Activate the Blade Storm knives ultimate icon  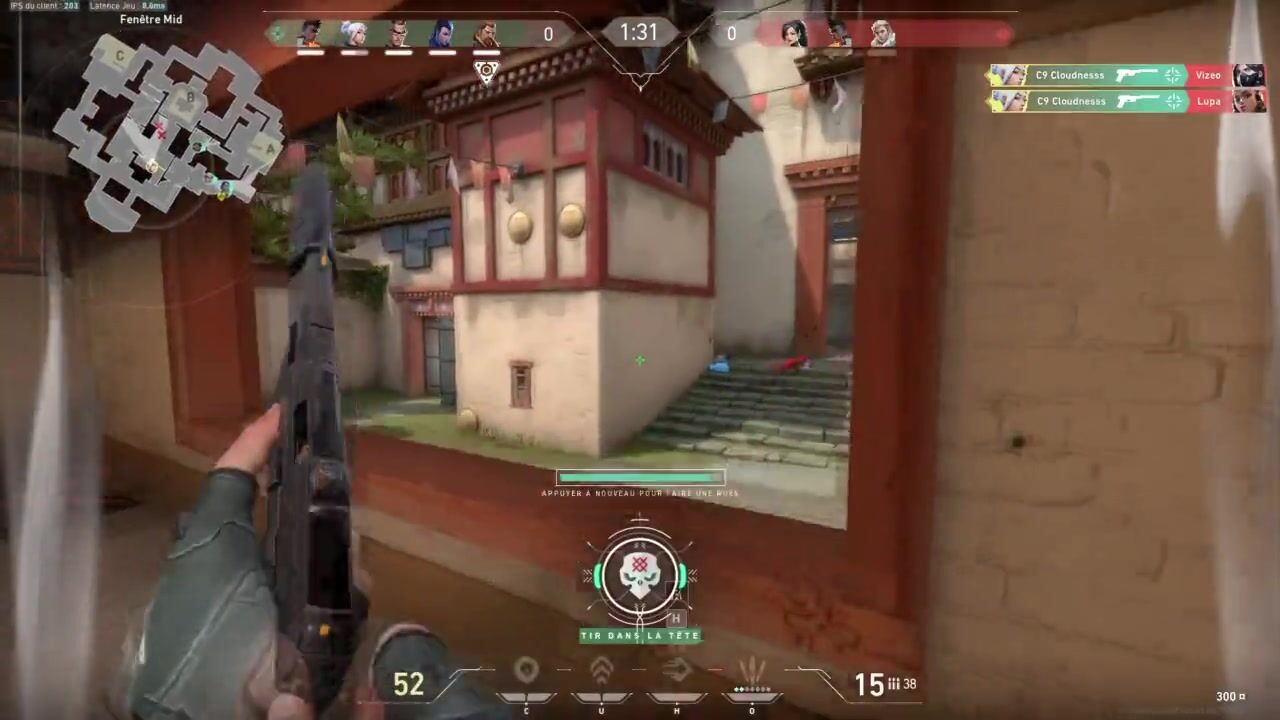751,671
